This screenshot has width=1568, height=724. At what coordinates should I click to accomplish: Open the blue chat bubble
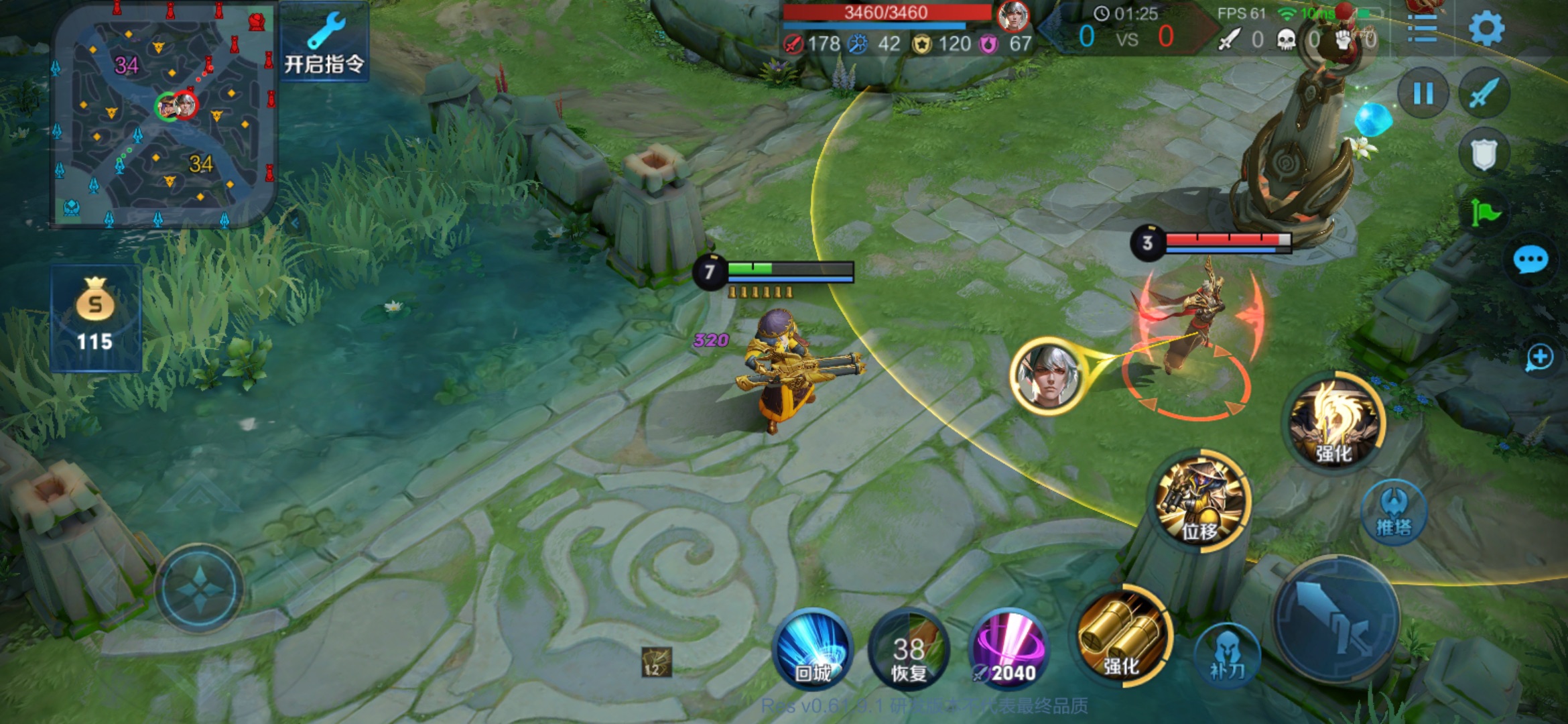coord(1530,260)
